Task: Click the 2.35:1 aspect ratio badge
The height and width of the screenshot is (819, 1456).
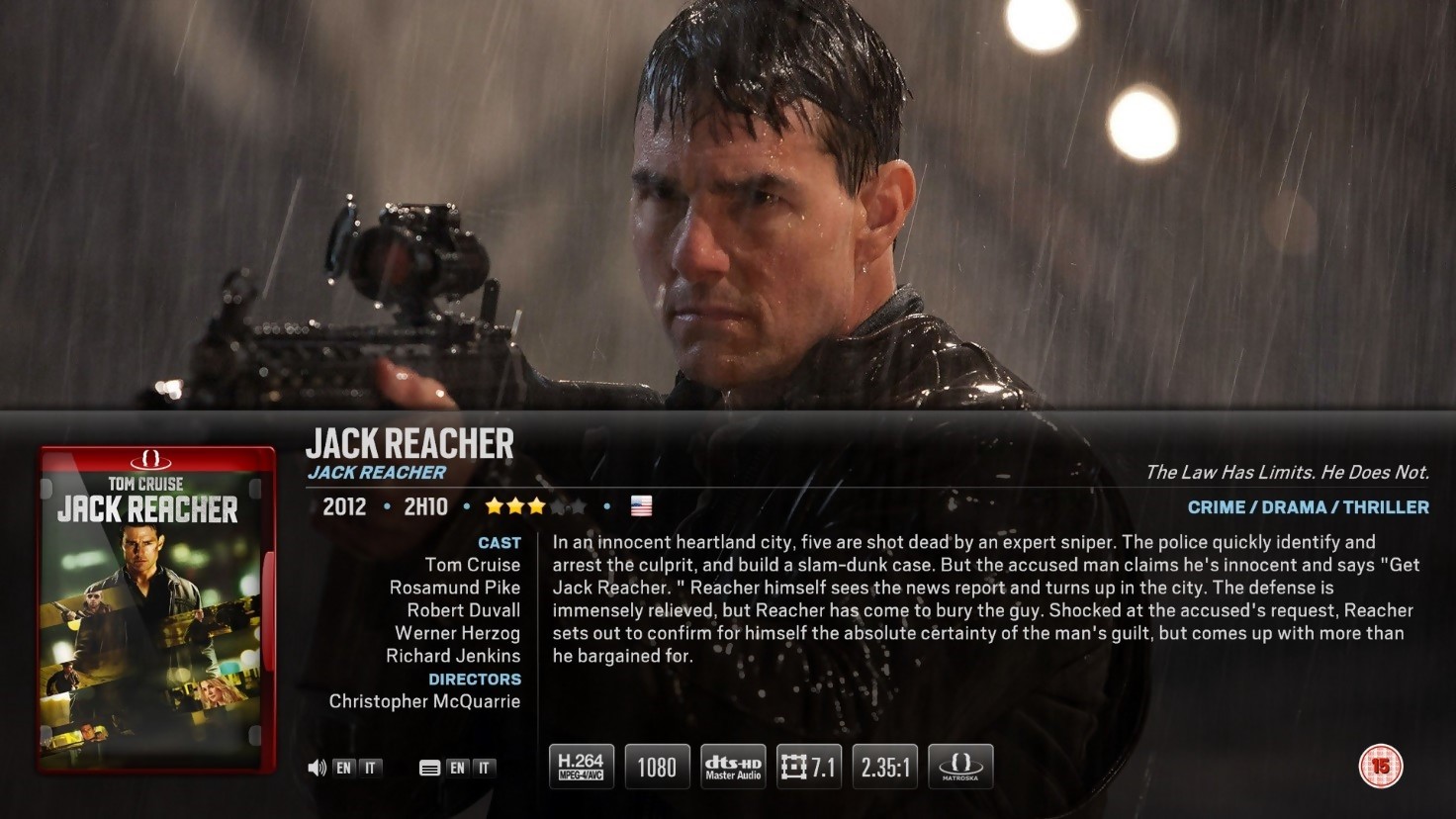Action: pyautogui.click(x=885, y=767)
